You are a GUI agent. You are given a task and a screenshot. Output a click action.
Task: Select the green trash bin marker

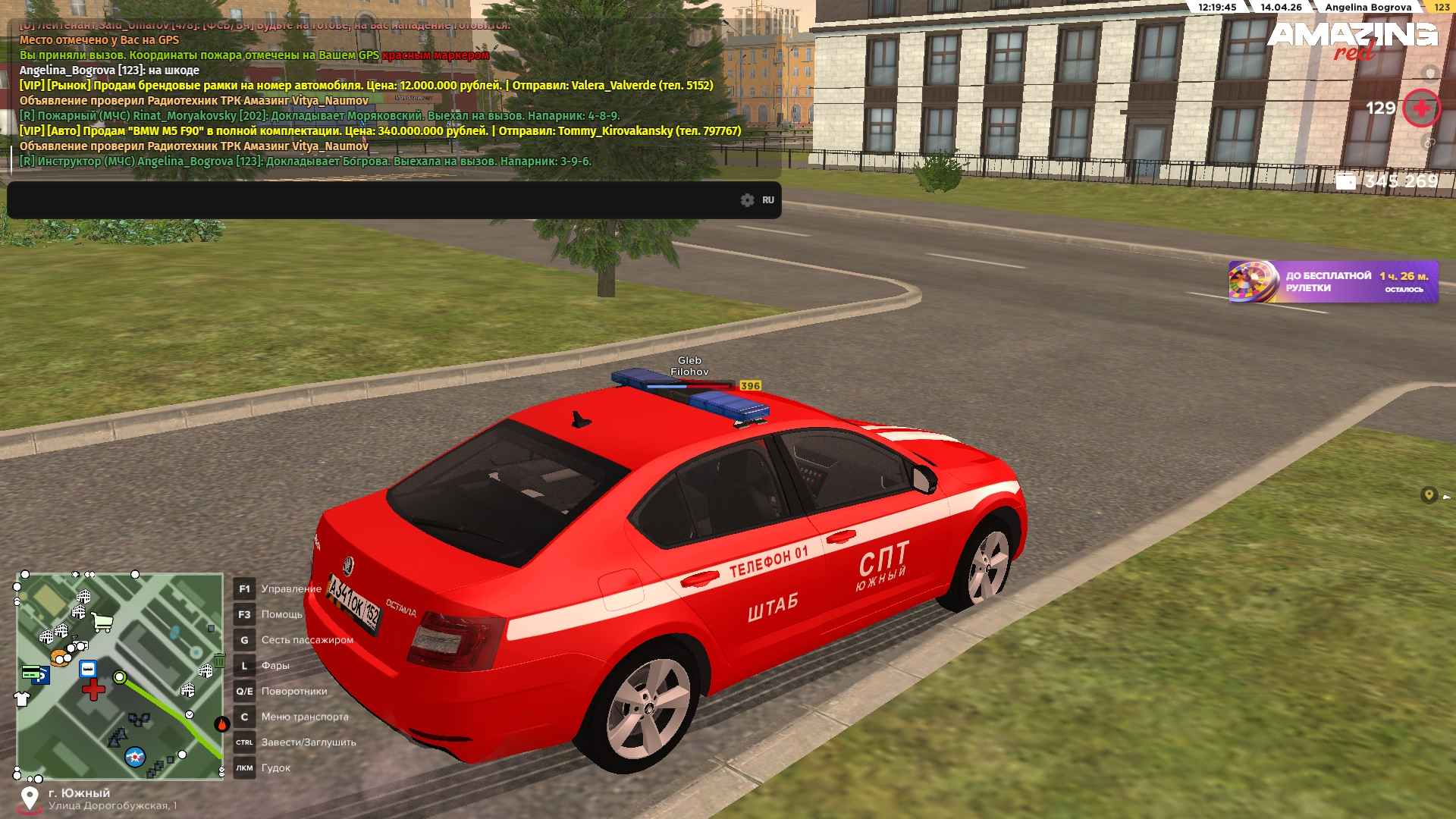(x=219, y=661)
